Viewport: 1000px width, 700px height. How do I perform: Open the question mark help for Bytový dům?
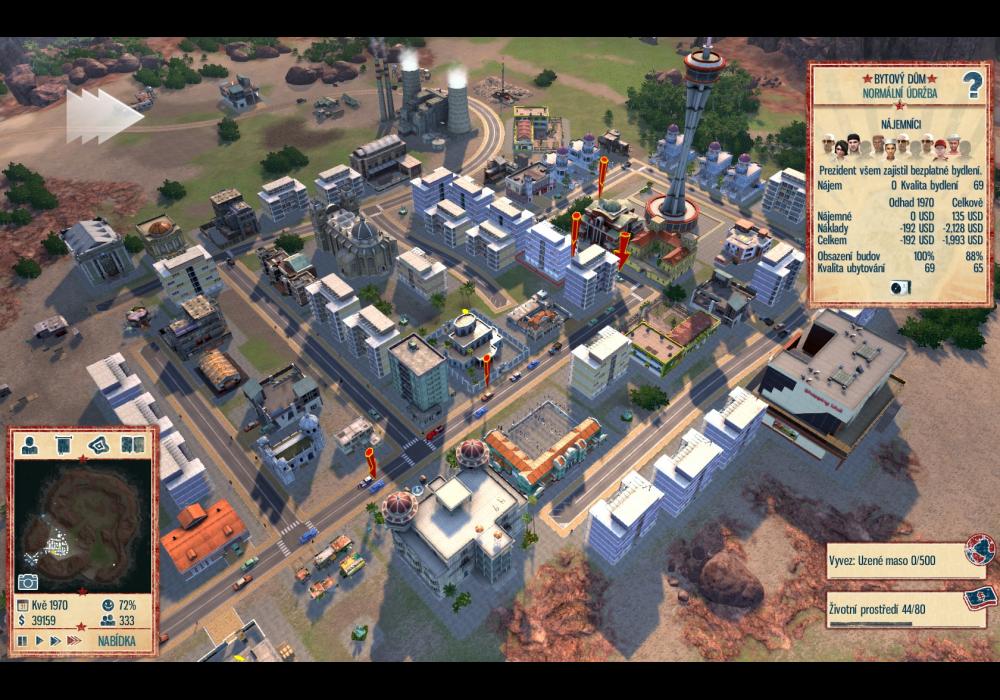tap(973, 88)
